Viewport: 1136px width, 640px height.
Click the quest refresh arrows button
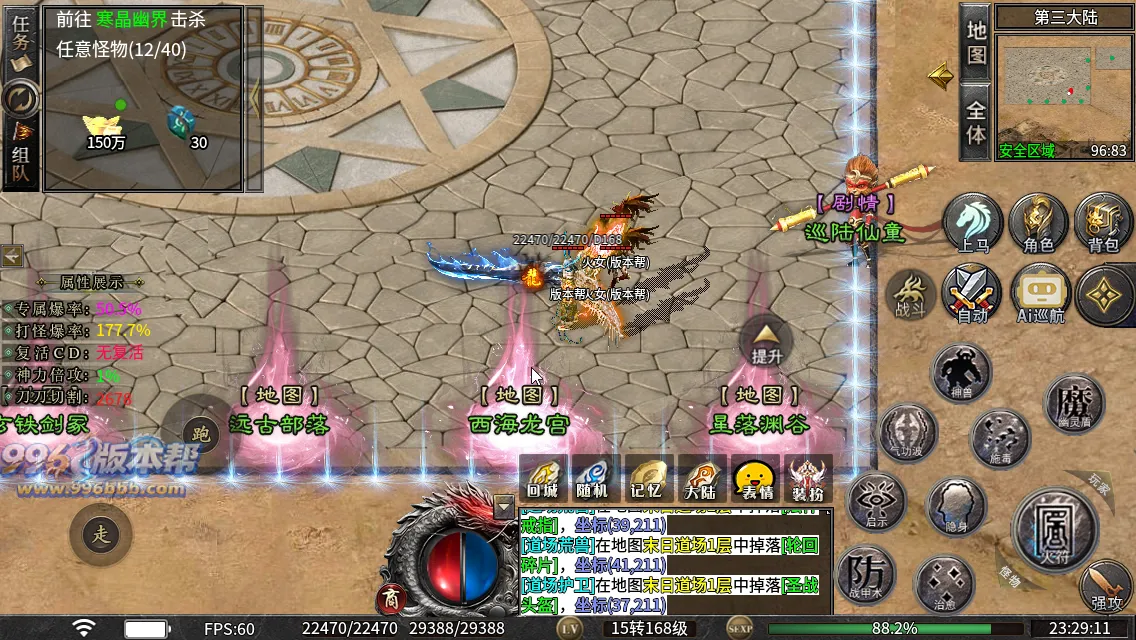tap(21, 98)
